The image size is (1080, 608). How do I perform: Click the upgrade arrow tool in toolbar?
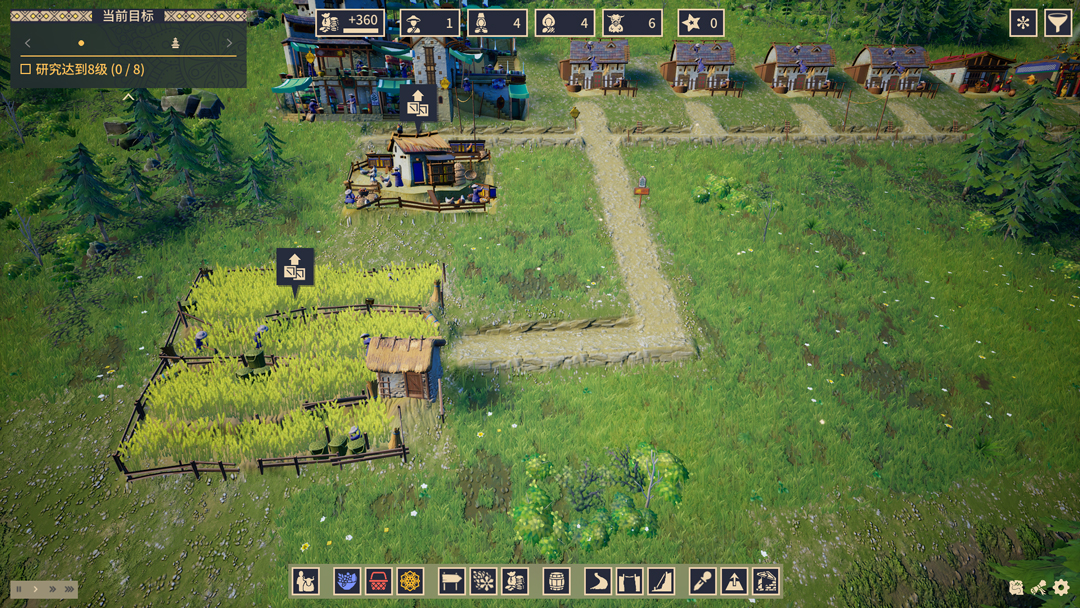(734, 581)
